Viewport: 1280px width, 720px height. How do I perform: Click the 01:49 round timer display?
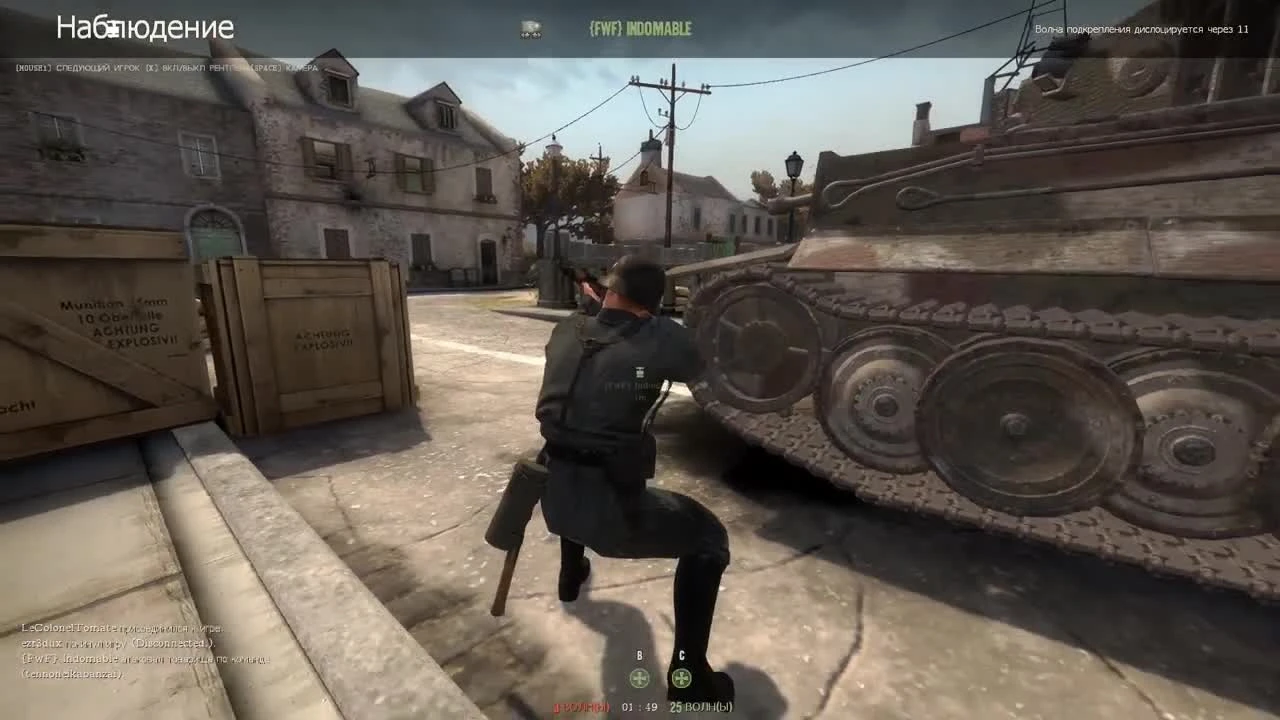640,707
